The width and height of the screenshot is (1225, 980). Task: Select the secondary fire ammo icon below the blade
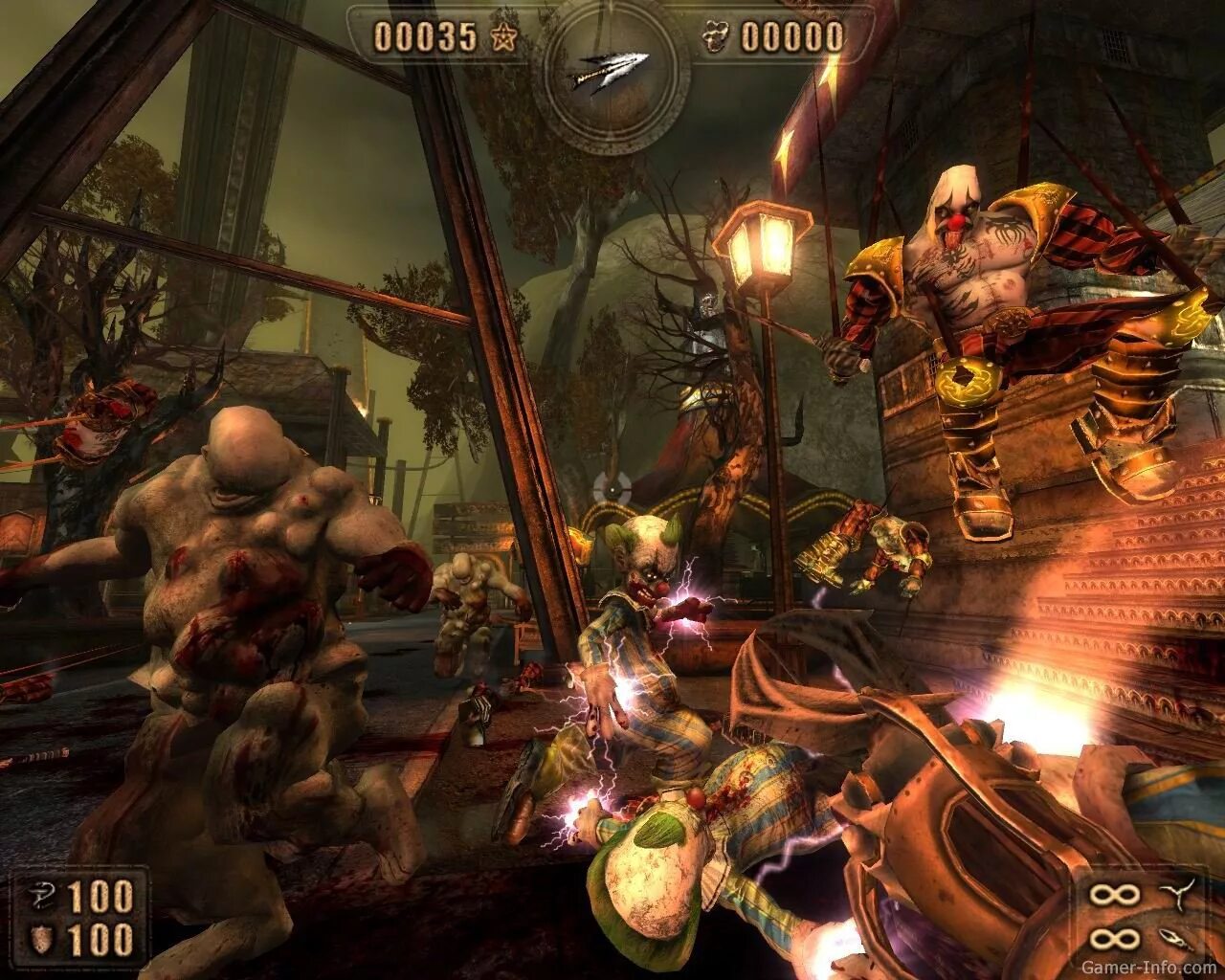[1177, 939]
